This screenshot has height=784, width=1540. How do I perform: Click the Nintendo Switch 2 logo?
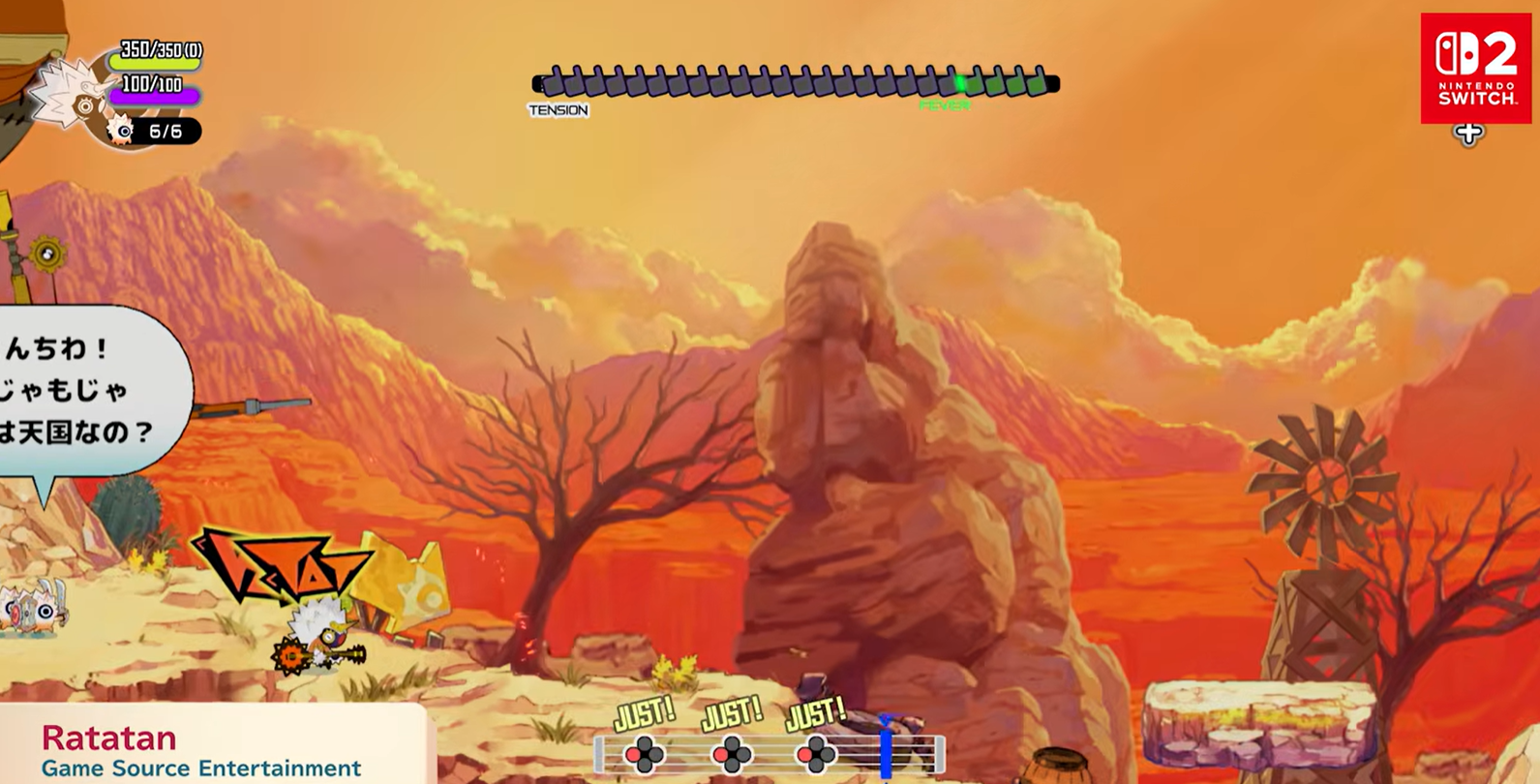coord(1475,68)
